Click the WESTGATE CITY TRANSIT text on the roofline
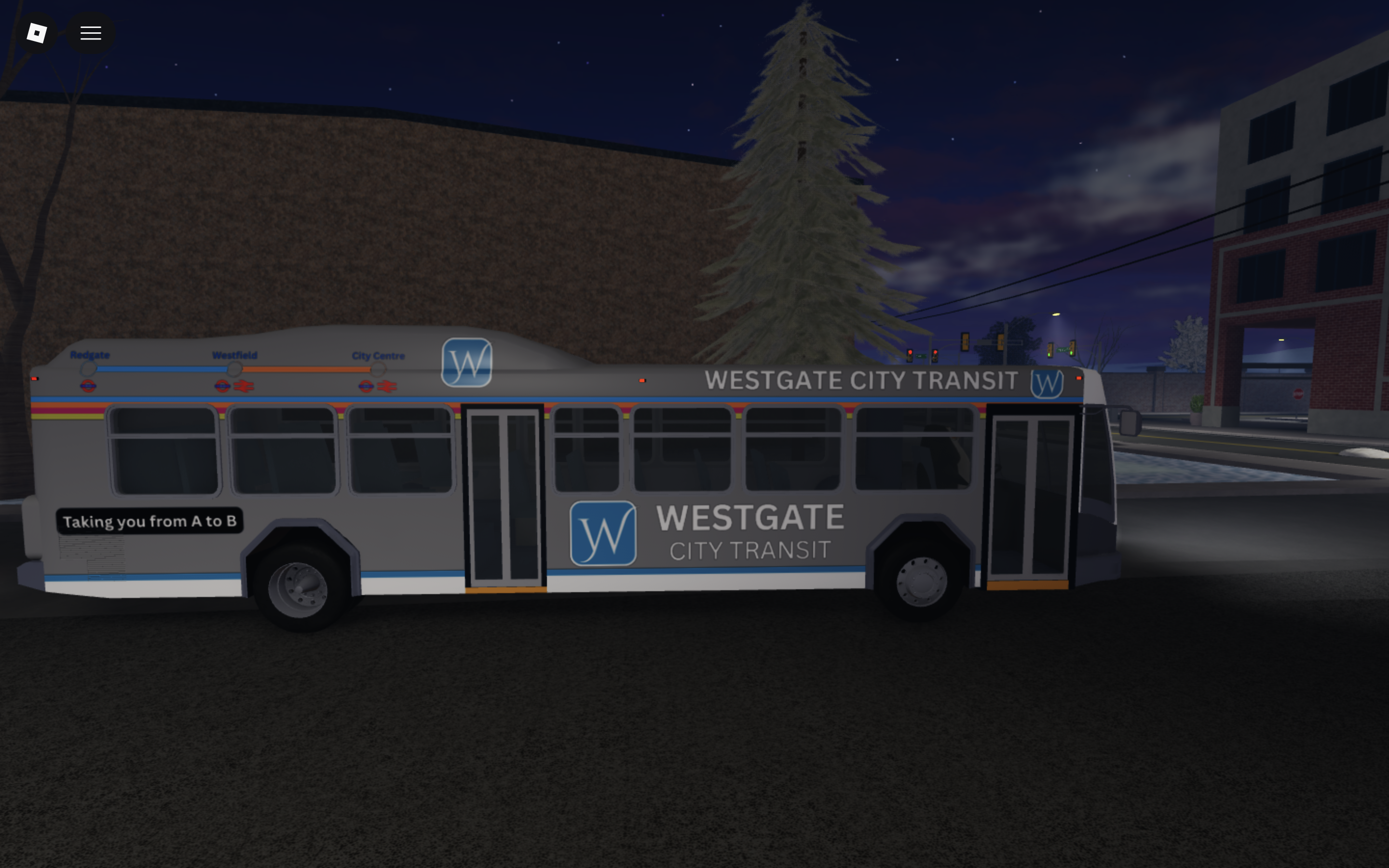The image size is (1389, 868). click(860, 380)
